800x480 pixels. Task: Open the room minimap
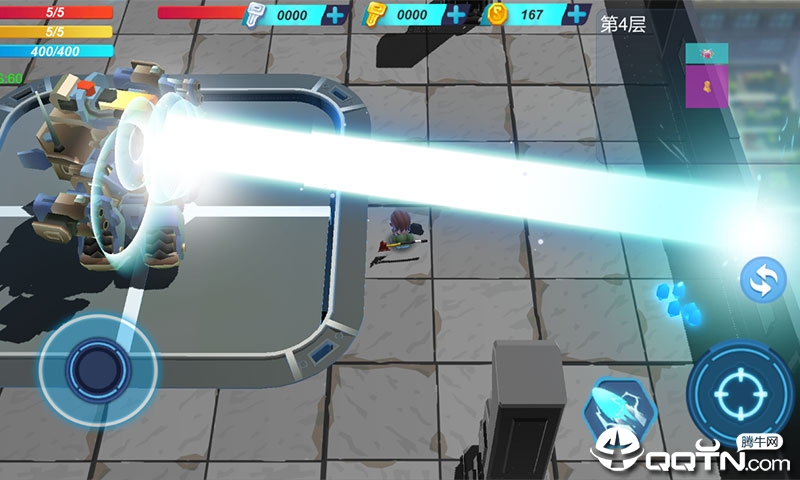click(706, 74)
